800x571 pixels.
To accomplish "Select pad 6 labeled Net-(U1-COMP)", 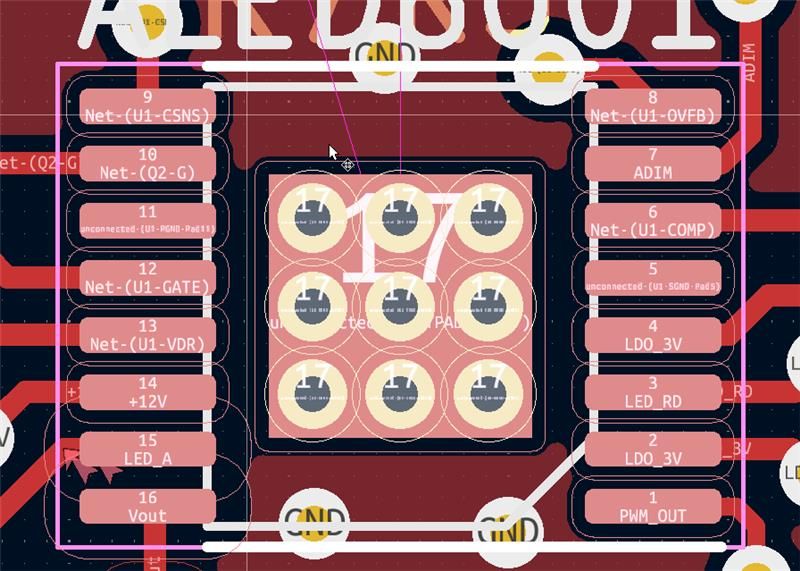I will (653, 221).
